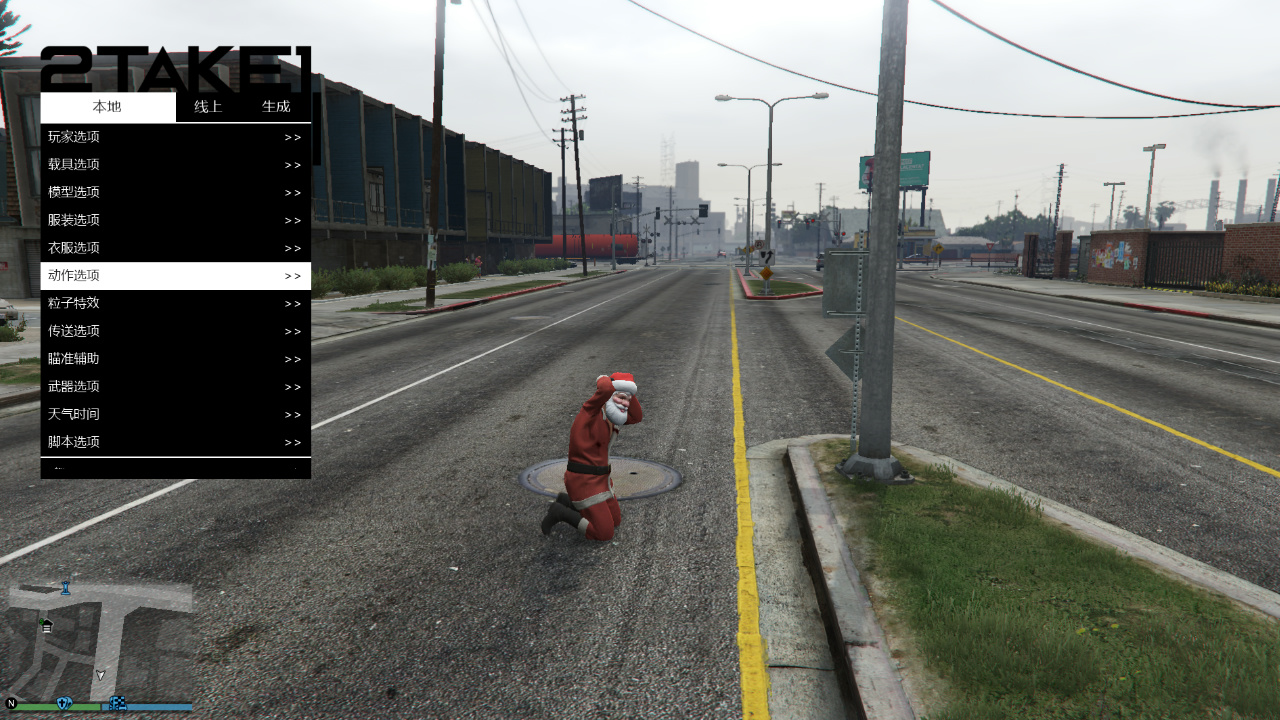Select the 本地 tab

[x=106, y=107]
